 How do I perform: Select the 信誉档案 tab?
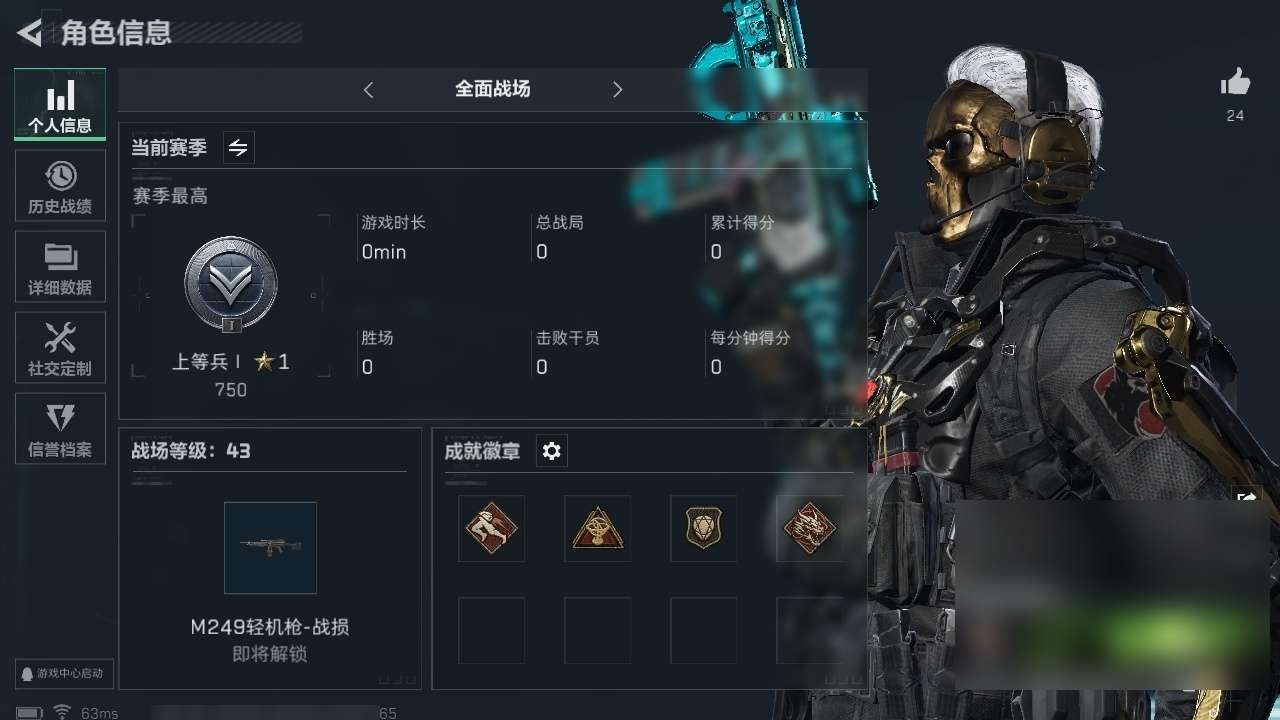coord(60,429)
